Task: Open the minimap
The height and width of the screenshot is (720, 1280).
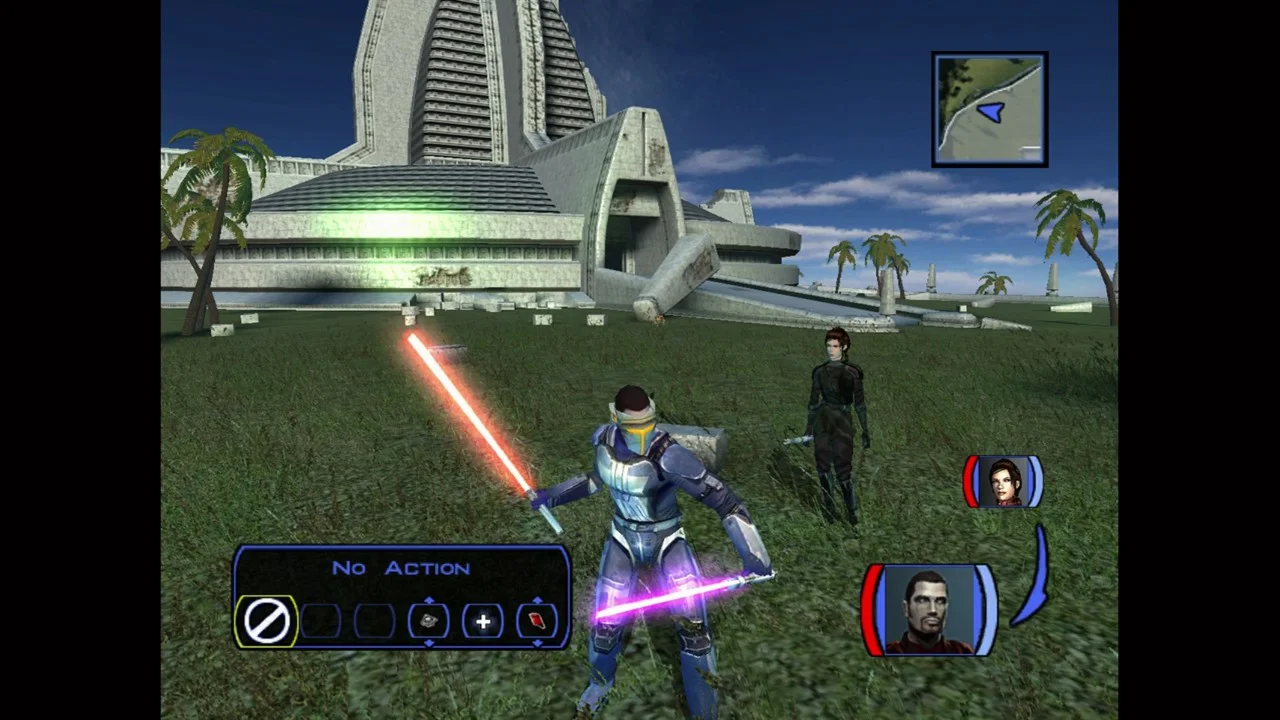Action: (989, 109)
